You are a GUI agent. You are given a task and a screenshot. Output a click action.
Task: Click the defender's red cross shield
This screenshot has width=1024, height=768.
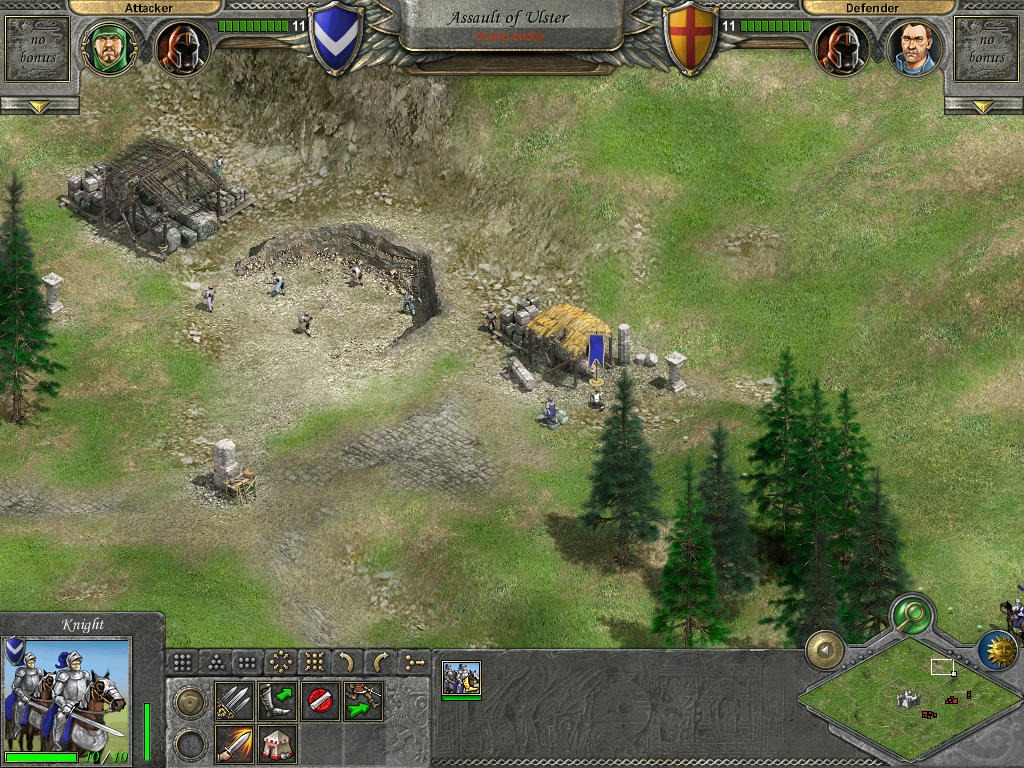coord(691,40)
